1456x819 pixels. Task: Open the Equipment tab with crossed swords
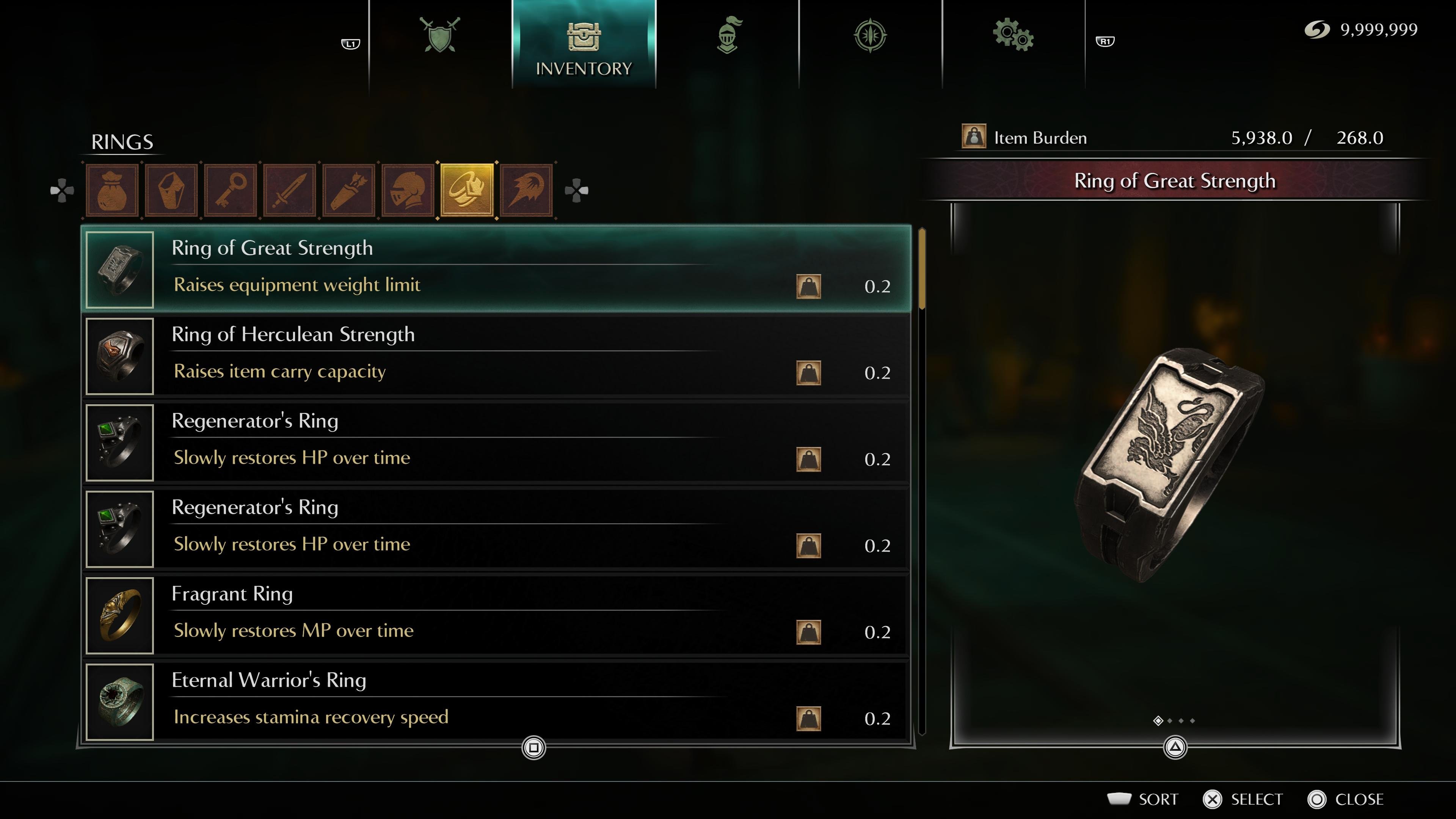point(440,35)
